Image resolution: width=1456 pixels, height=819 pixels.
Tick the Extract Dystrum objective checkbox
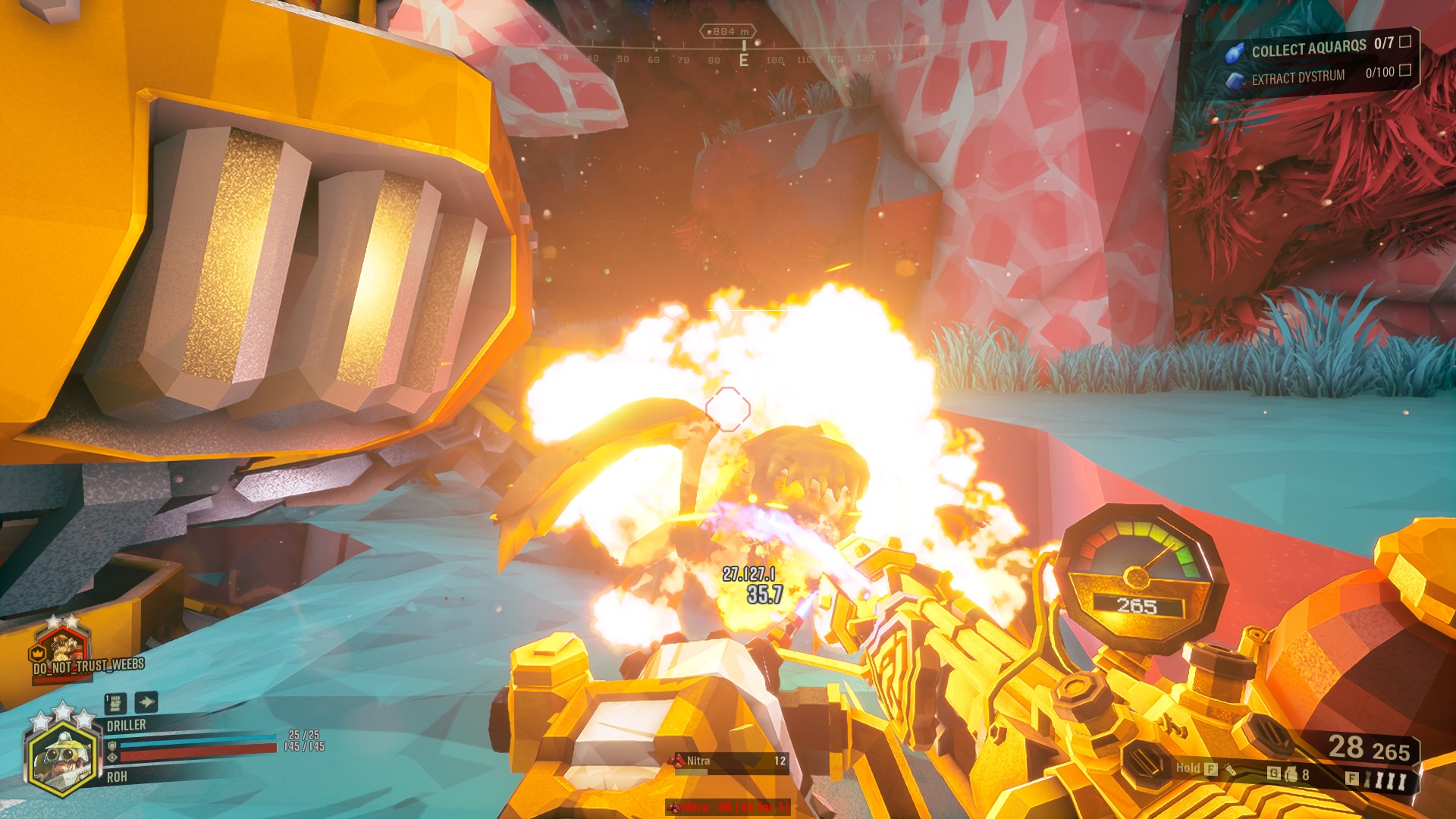(1404, 71)
